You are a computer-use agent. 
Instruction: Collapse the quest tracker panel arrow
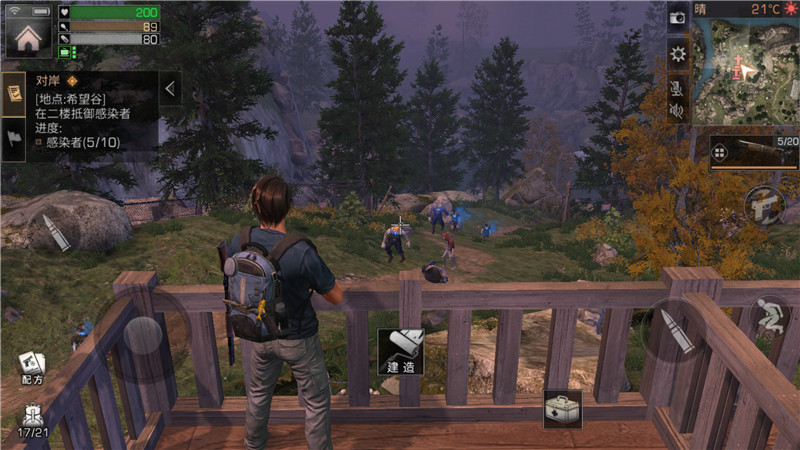click(x=169, y=89)
